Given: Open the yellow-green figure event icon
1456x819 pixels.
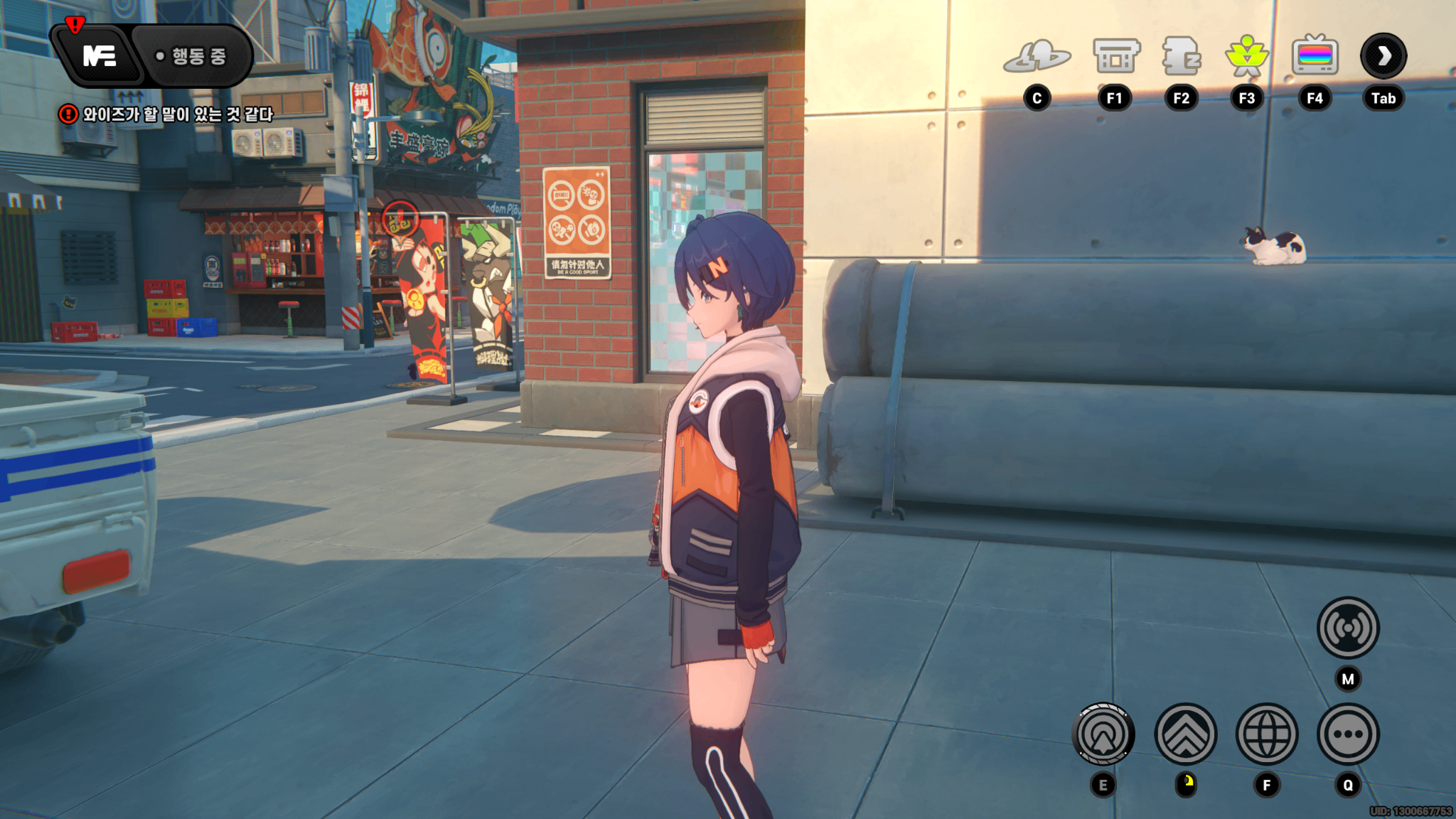Looking at the screenshot, I should pyautogui.click(x=1247, y=57).
